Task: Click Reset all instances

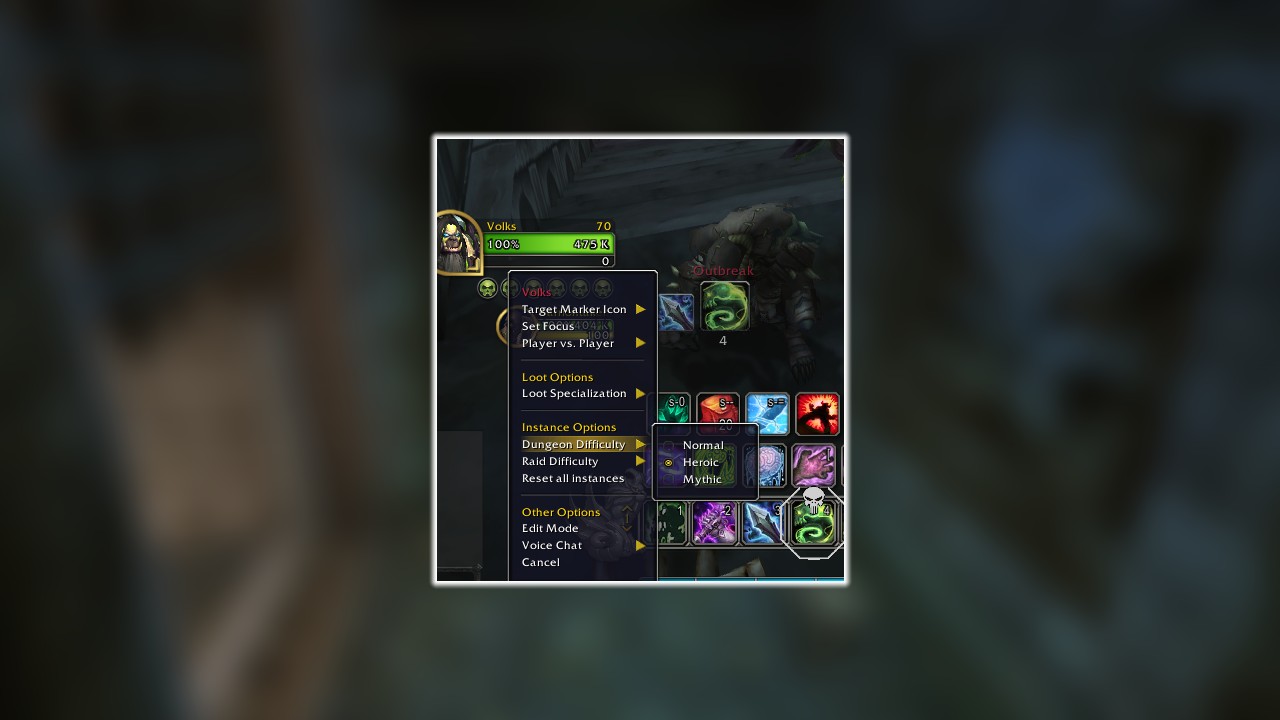Action: click(x=572, y=478)
